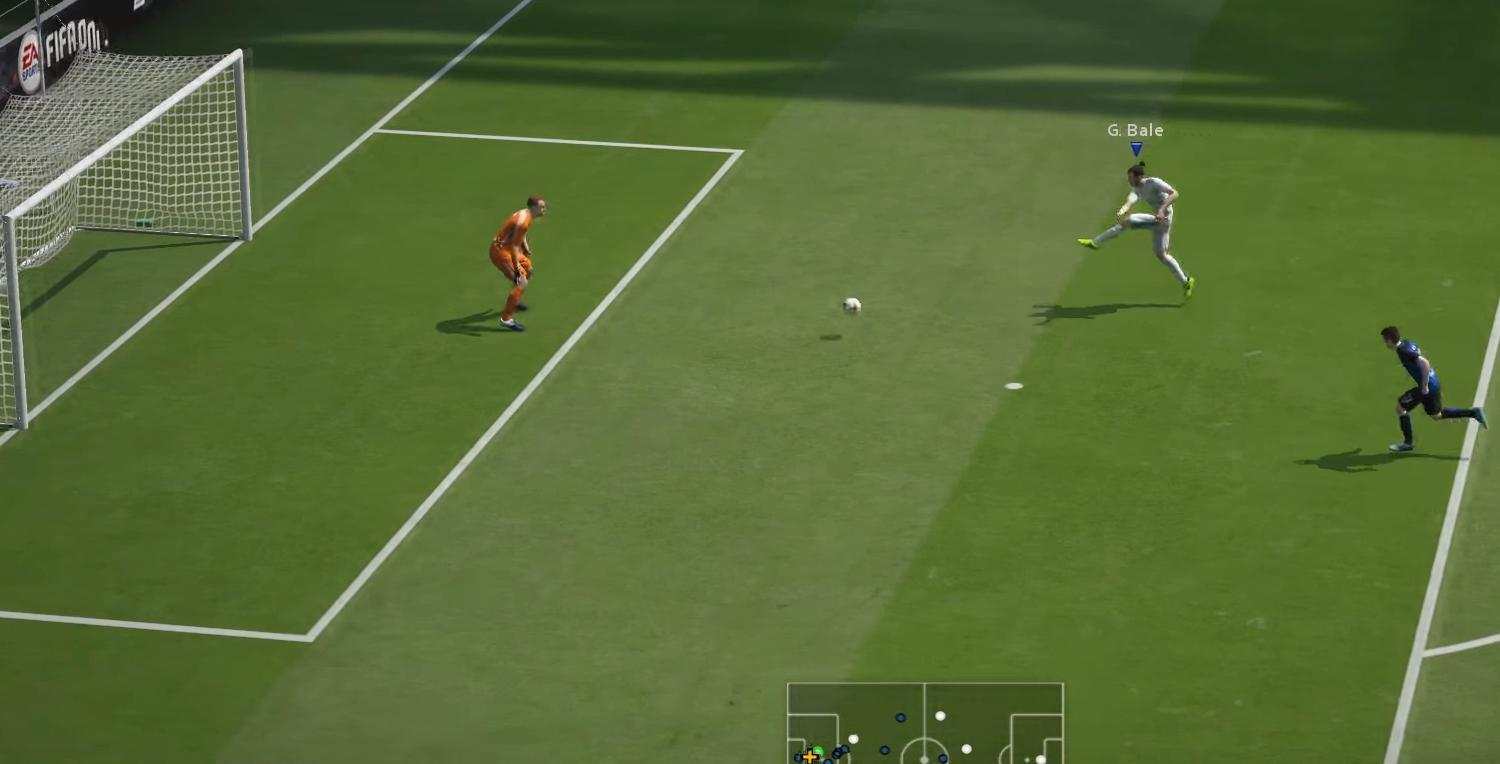Image resolution: width=1500 pixels, height=764 pixels.
Task: Click the G. Bale name label
Action: (x=1134, y=129)
